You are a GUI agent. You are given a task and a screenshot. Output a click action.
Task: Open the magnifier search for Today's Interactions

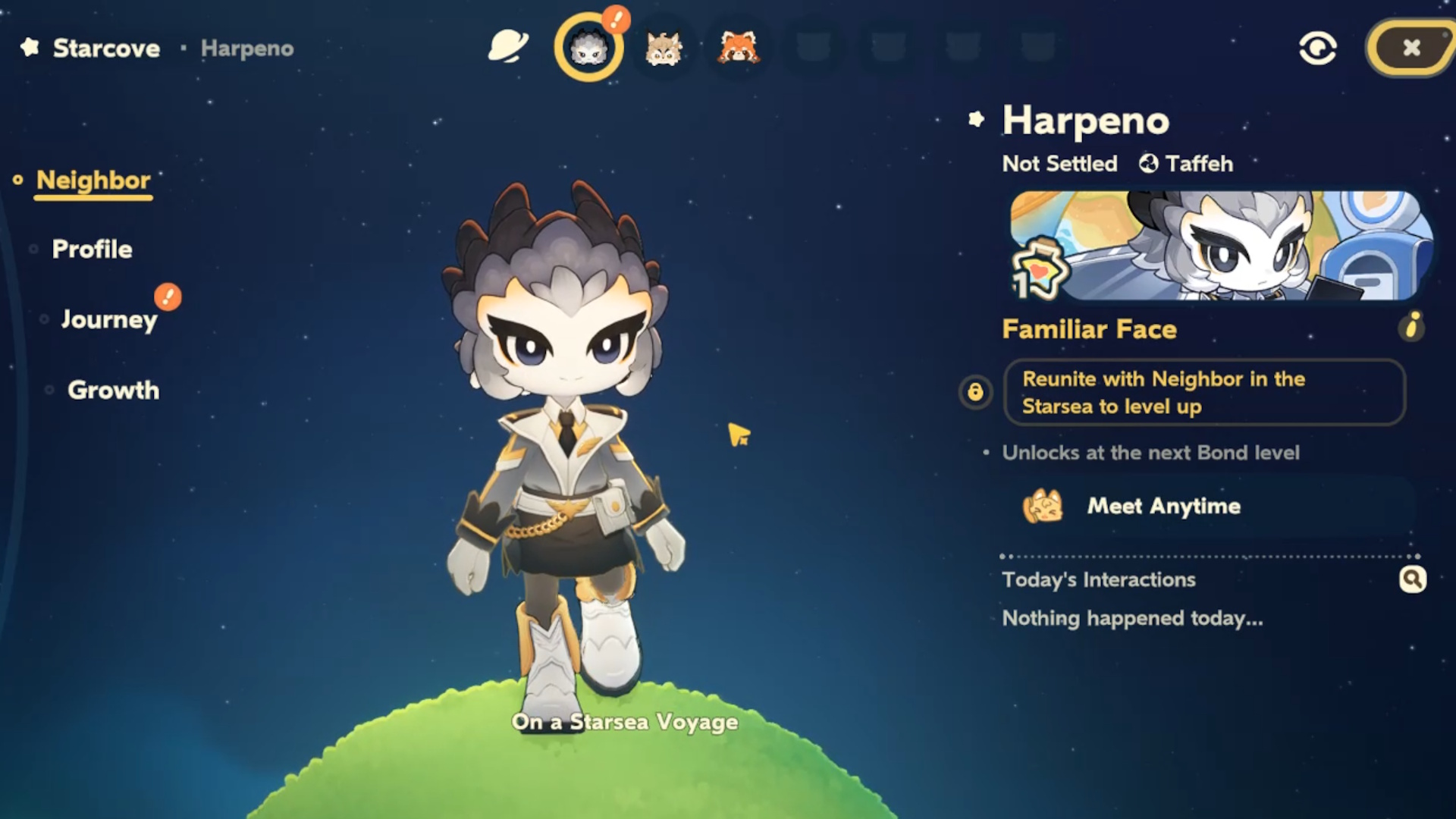point(1412,579)
